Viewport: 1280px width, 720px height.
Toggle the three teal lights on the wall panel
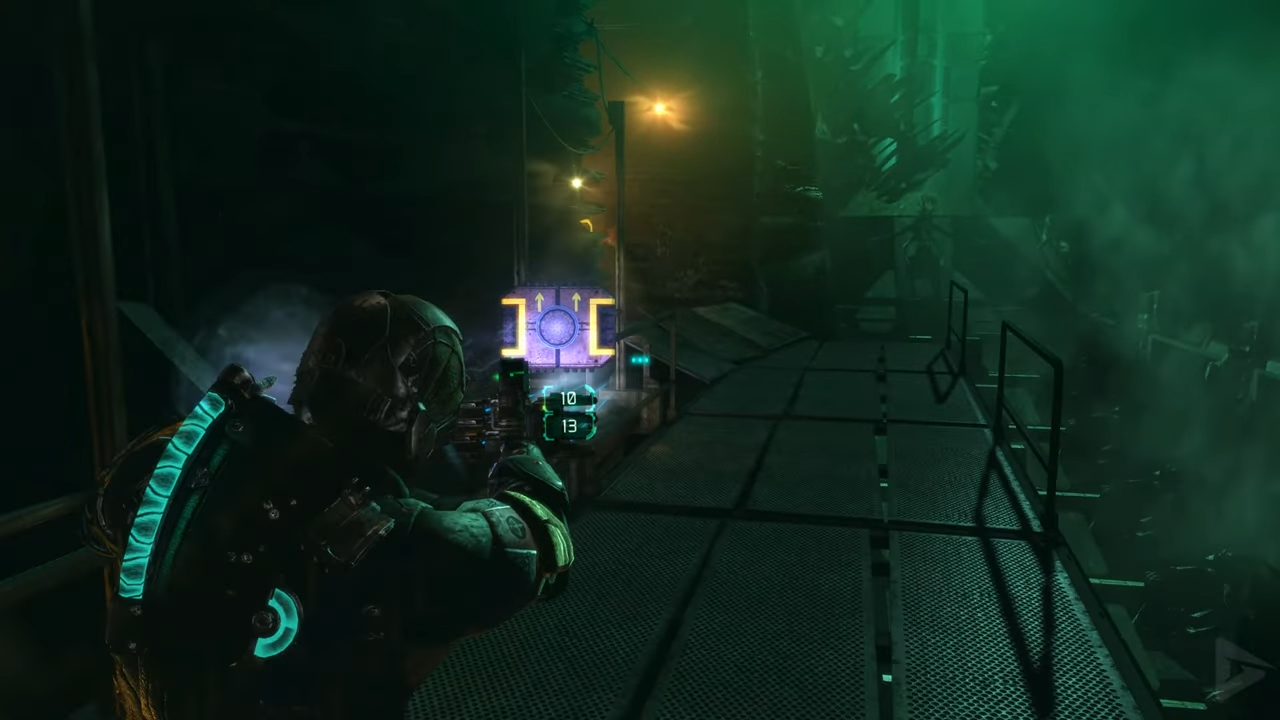(638, 360)
